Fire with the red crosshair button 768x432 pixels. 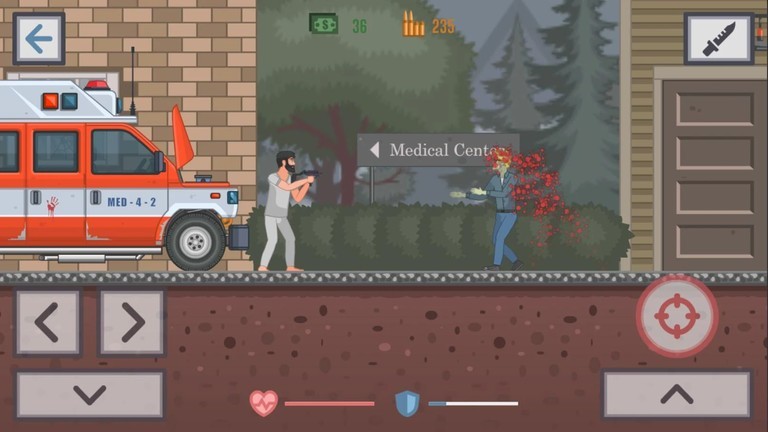[x=677, y=316]
